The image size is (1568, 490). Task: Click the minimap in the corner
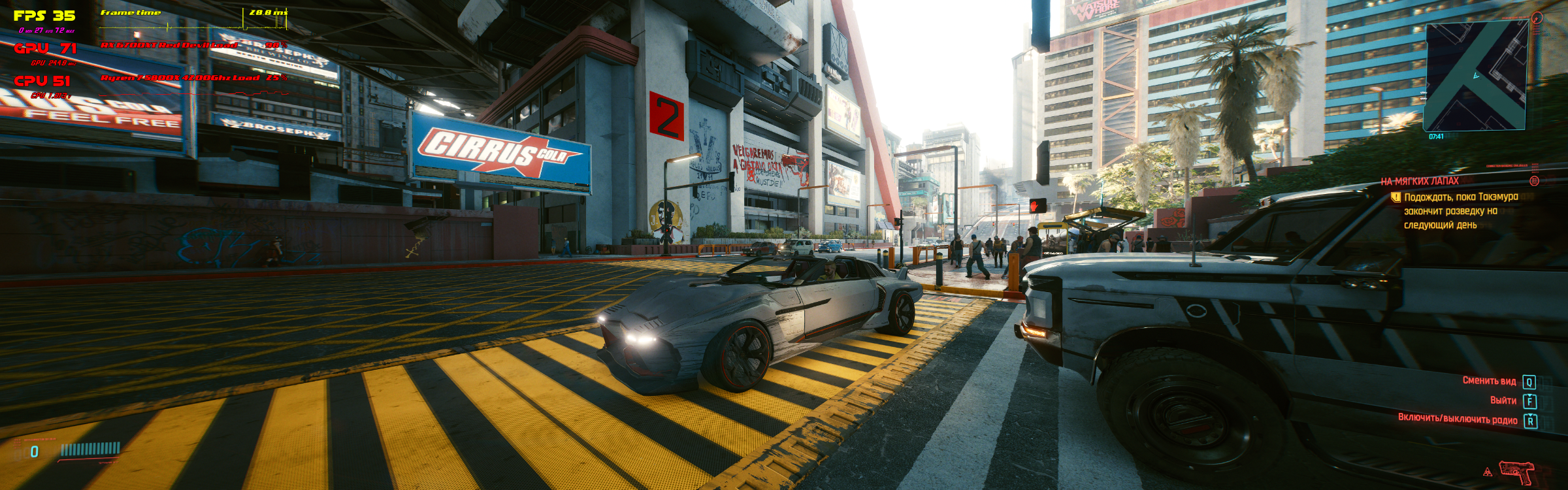tap(1475, 75)
